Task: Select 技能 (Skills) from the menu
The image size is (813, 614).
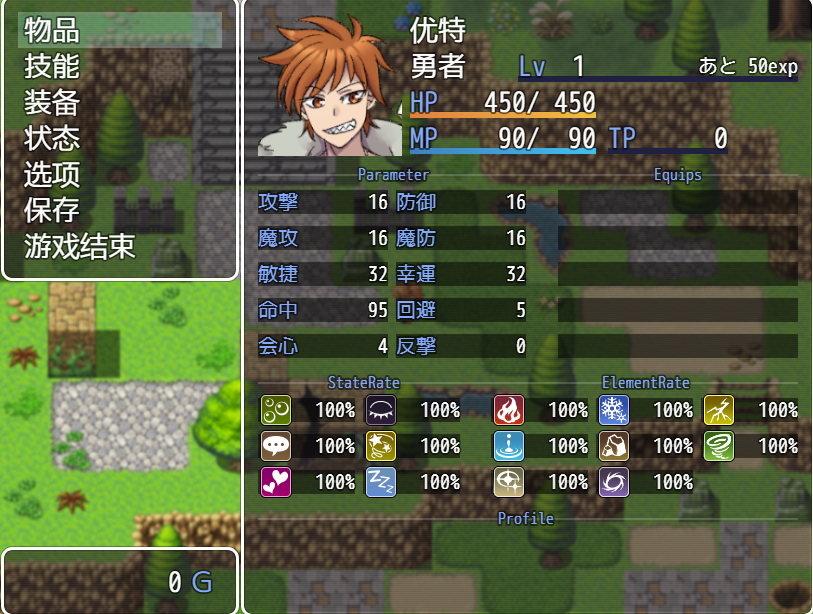Action: click(52, 66)
